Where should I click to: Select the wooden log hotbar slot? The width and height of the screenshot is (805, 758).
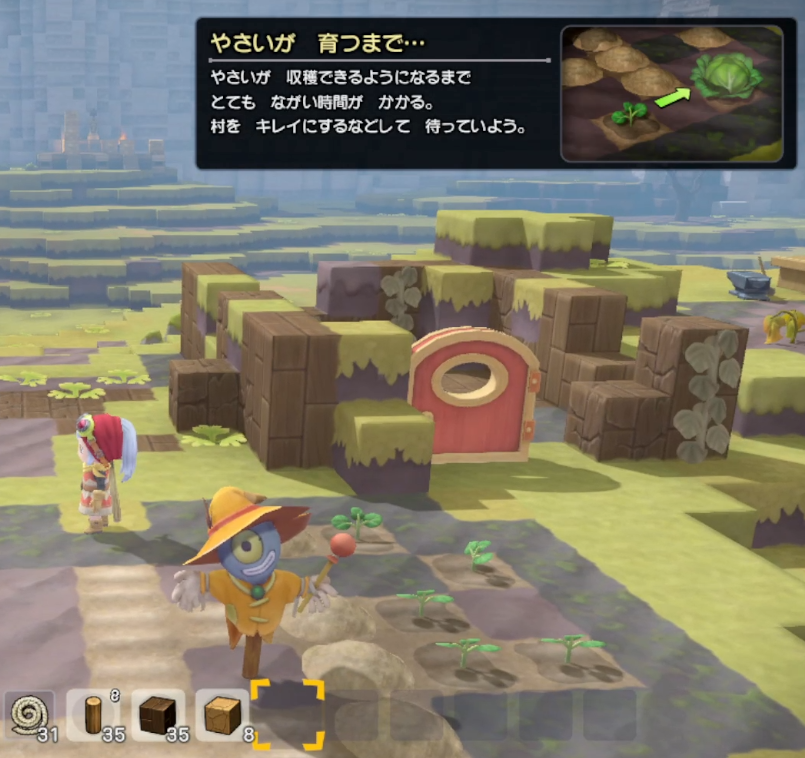[x=94, y=716]
